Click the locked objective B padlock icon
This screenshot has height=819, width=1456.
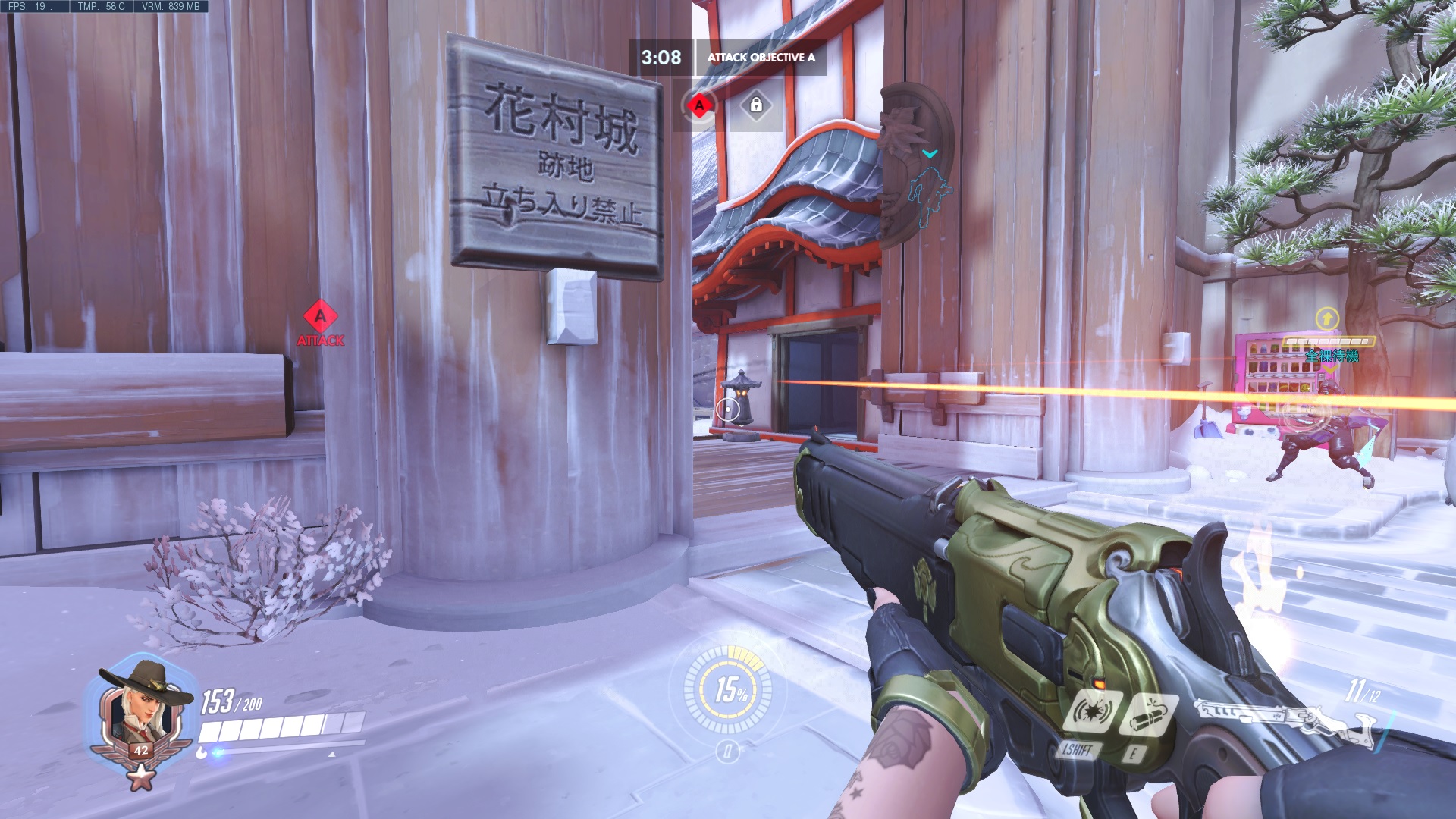tap(755, 105)
